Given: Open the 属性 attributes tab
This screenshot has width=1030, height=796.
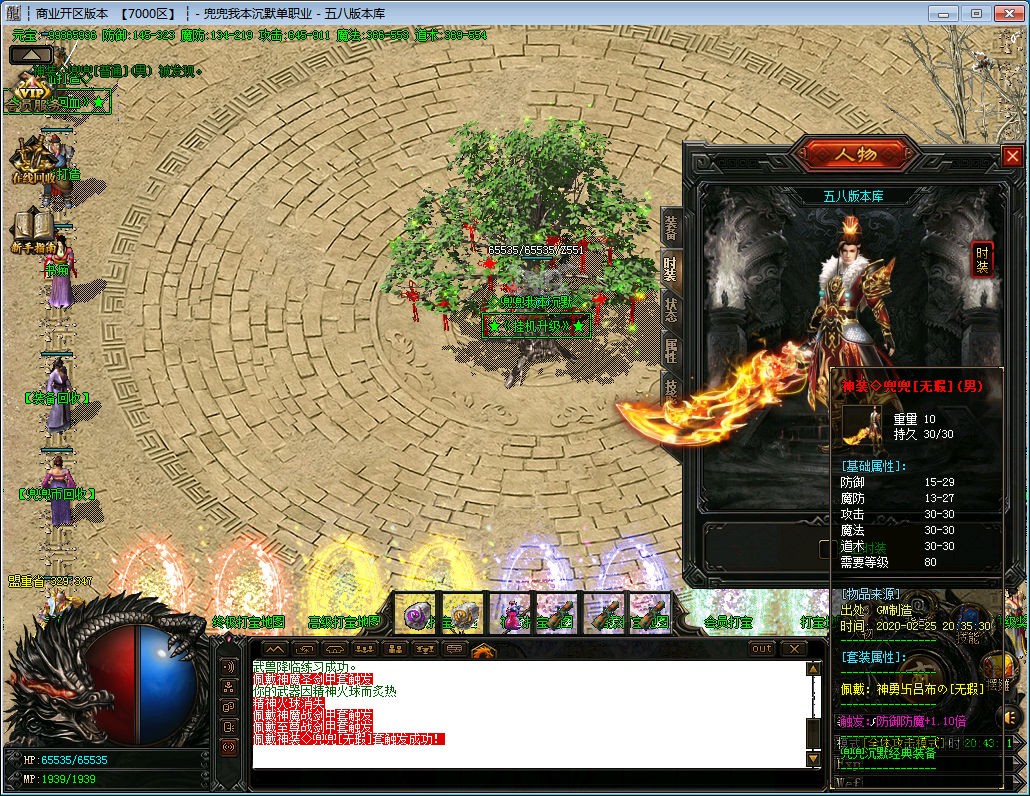Looking at the screenshot, I should (672, 349).
